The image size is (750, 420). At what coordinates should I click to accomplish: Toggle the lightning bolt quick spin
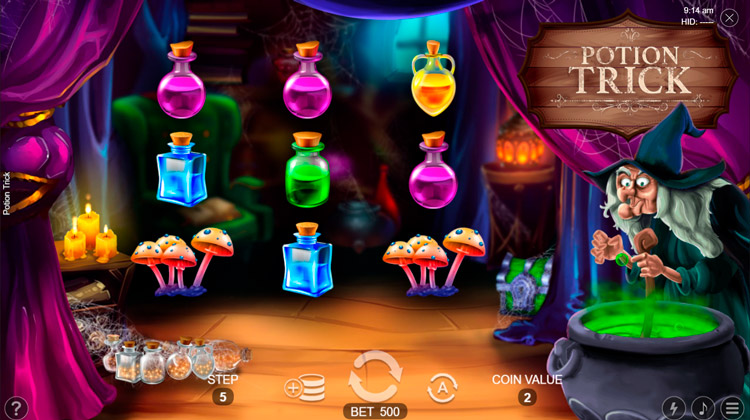[673, 408]
